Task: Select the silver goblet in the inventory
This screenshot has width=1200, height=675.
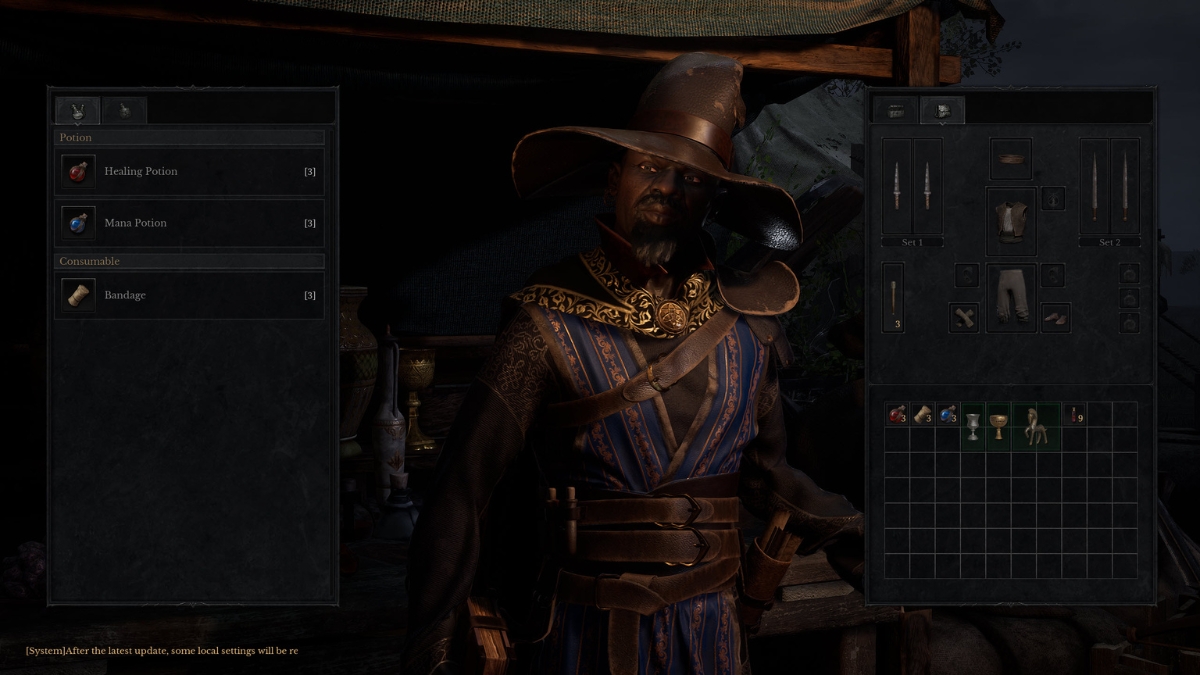Action: (x=972, y=425)
